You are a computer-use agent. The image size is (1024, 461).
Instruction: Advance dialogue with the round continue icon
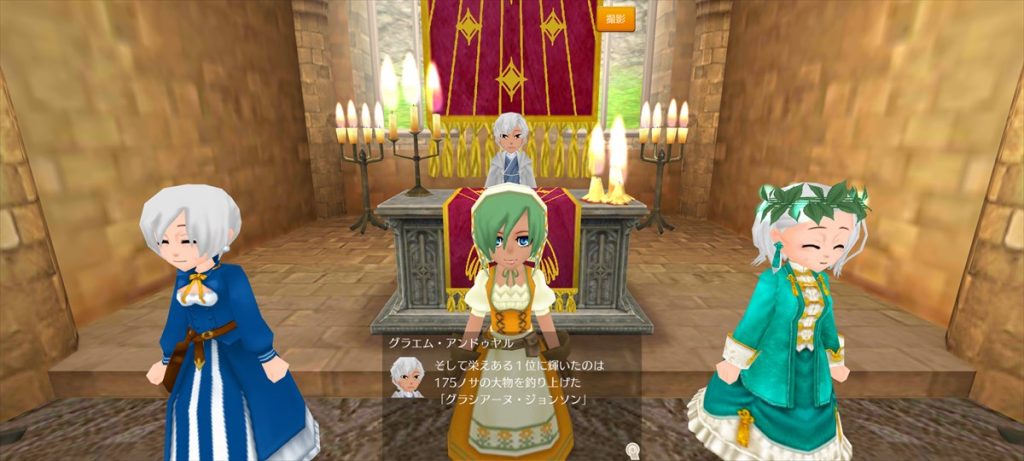coord(632,449)
